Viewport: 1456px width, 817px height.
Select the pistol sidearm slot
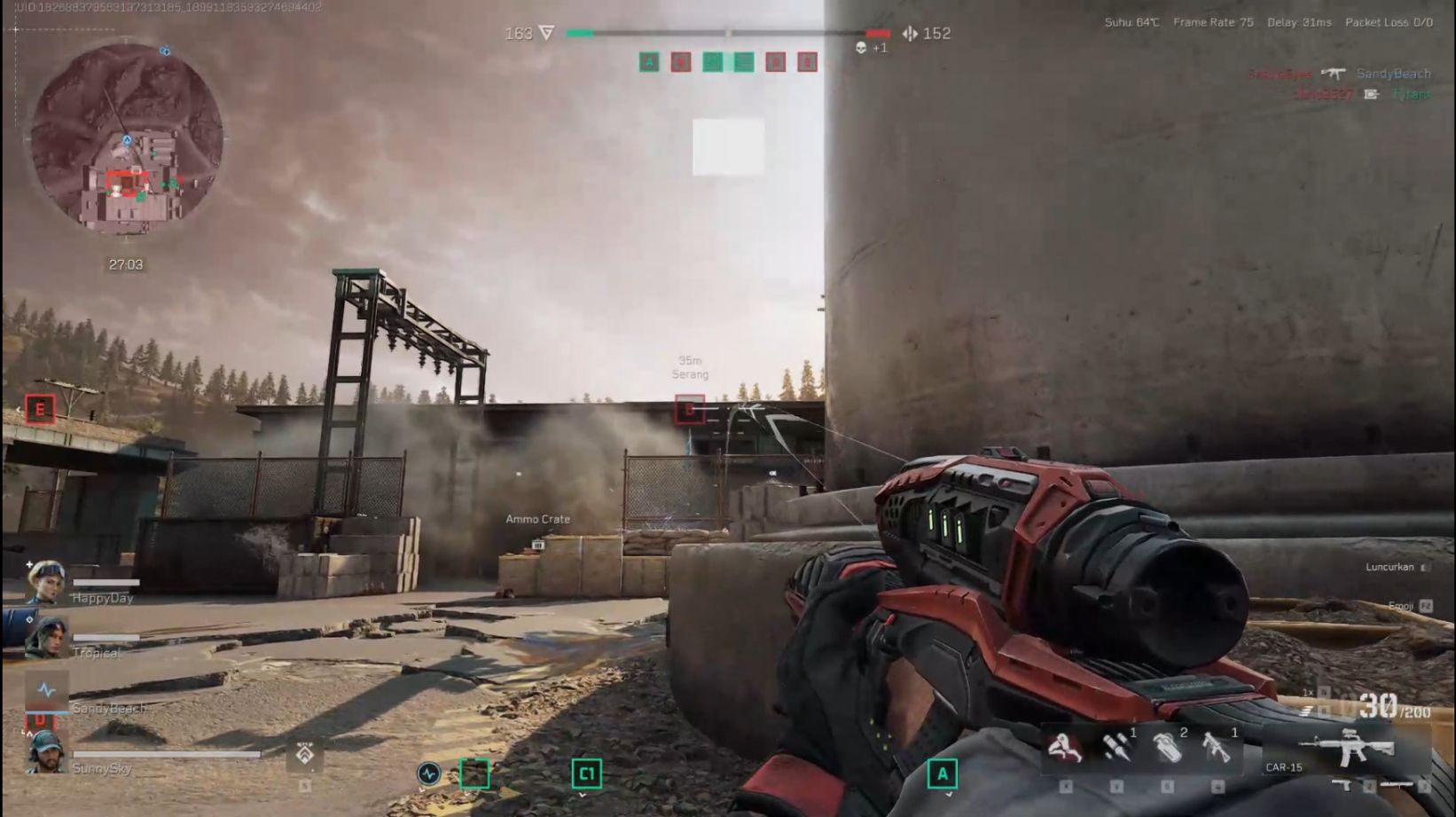(x=1341, y=785)
